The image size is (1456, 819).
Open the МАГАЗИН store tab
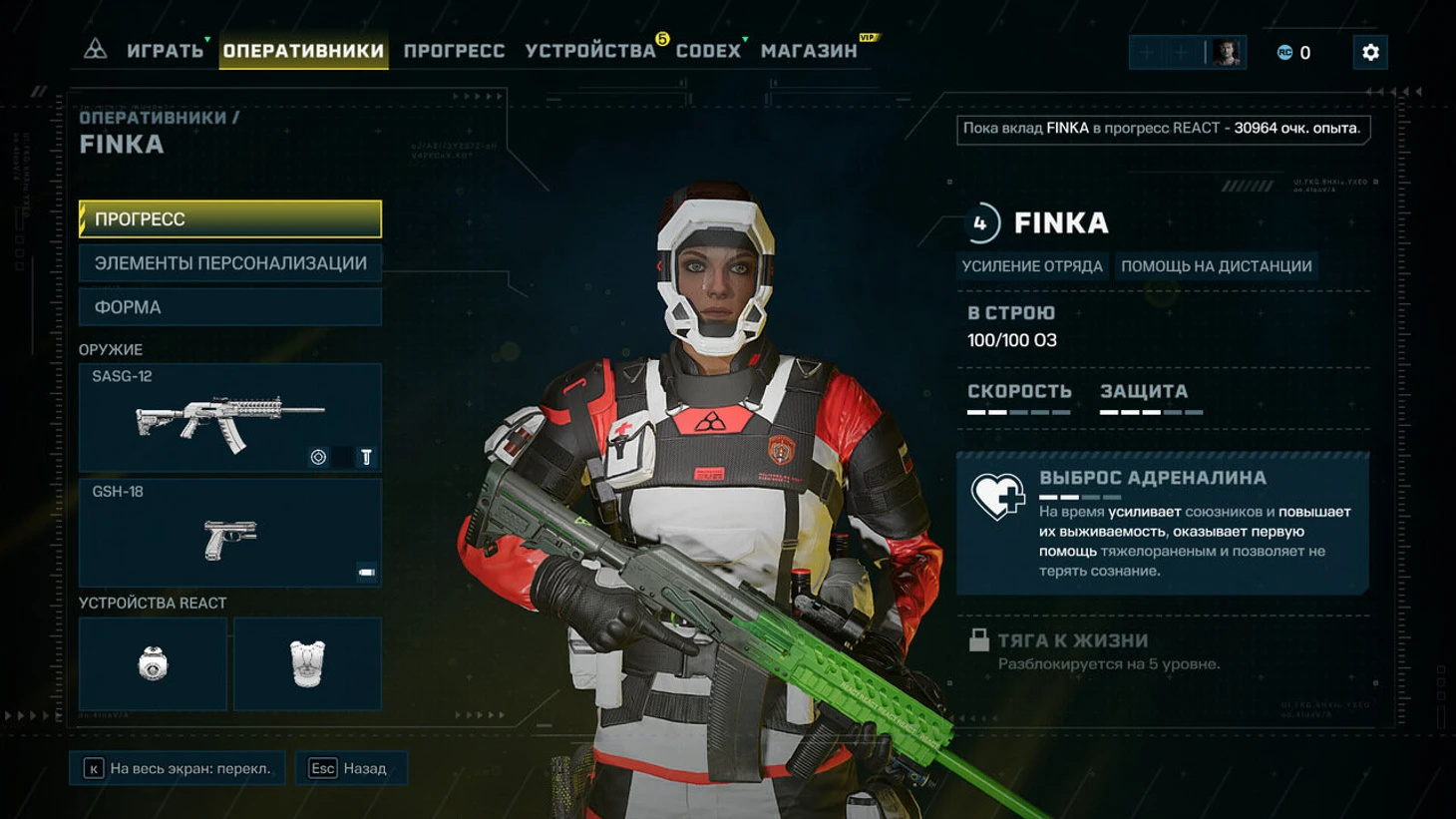pos(809,51)
